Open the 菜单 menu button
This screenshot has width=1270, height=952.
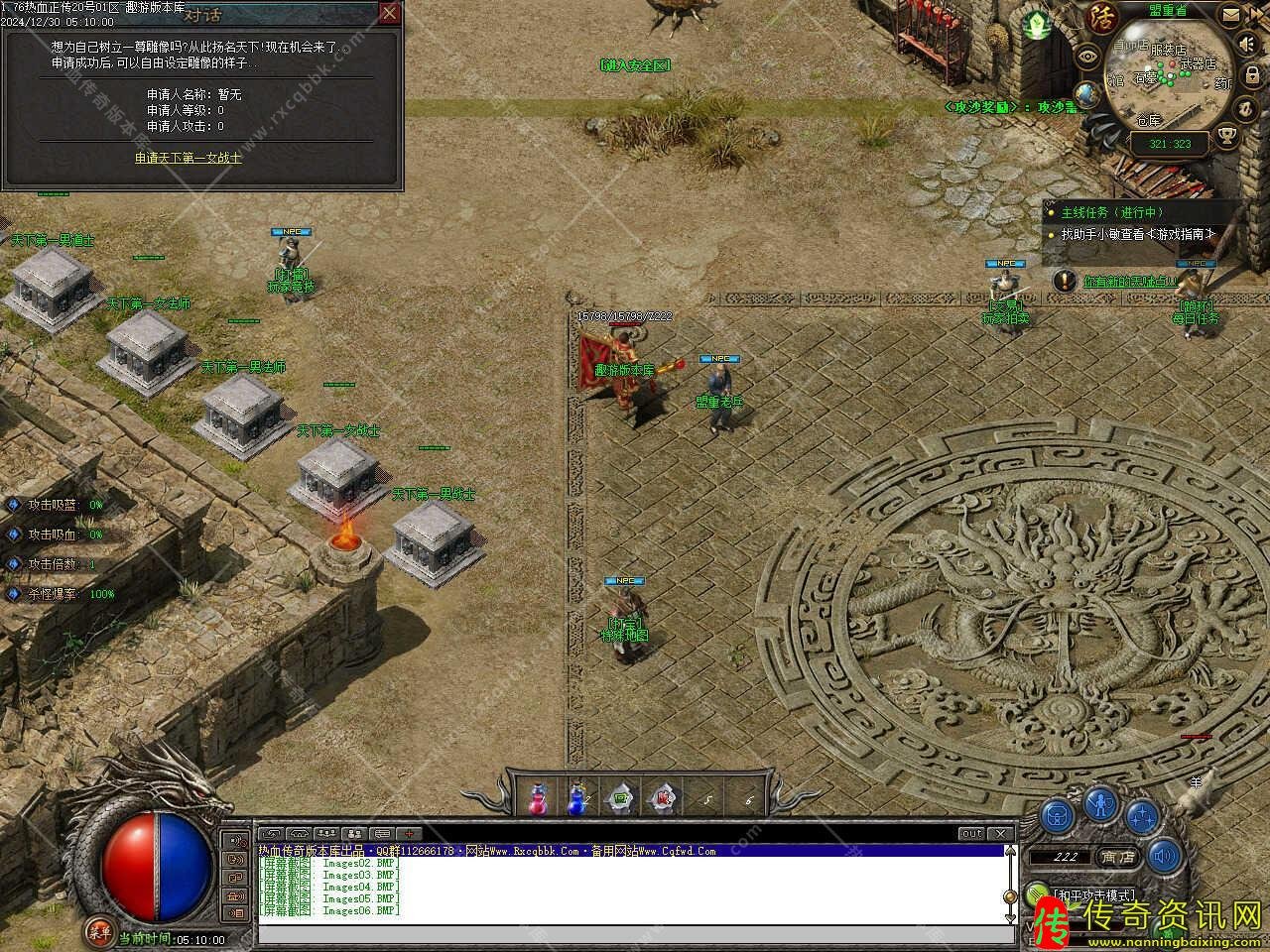(98, 930)
